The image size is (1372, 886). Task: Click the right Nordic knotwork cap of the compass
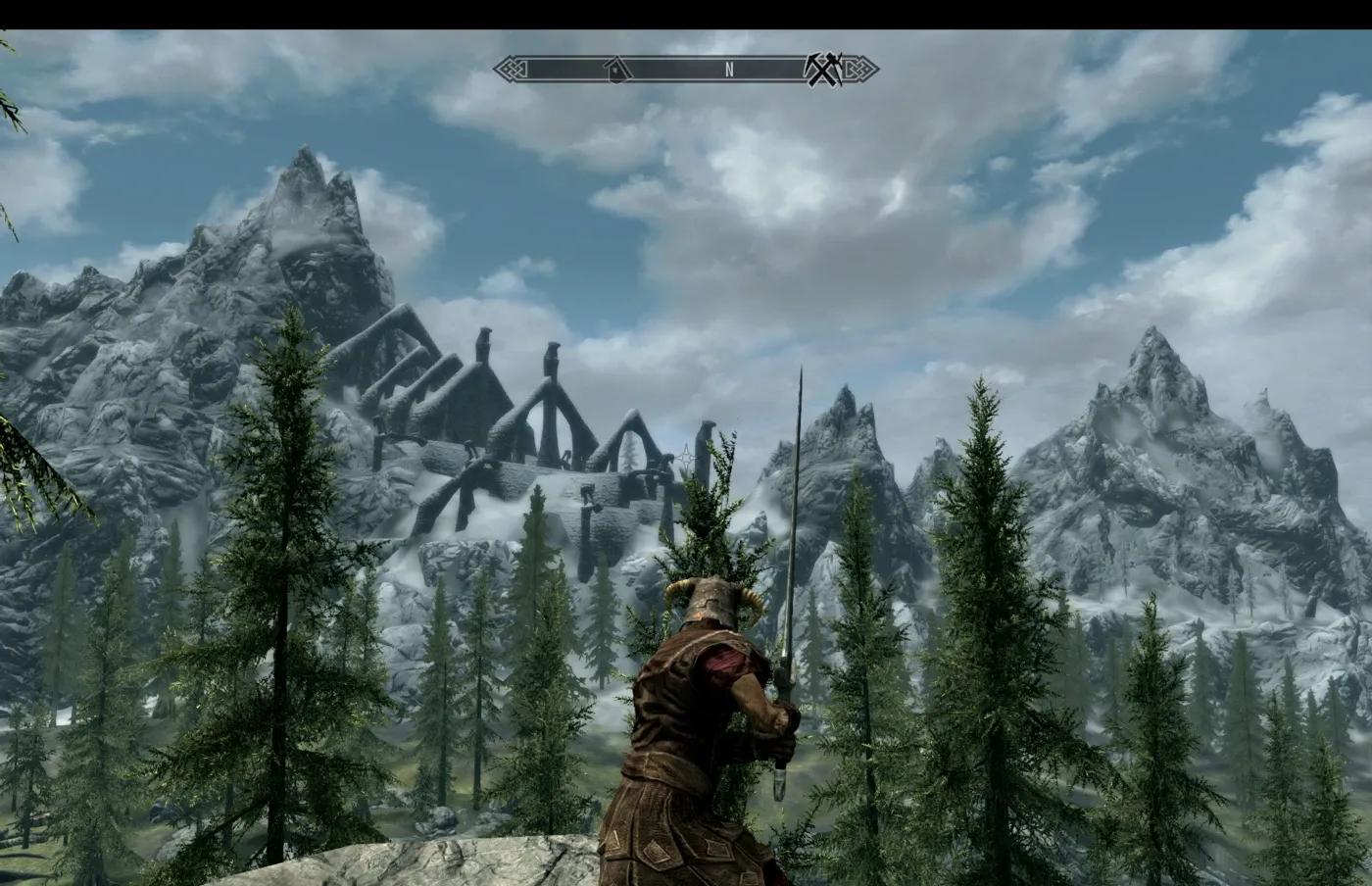point(858,69)
